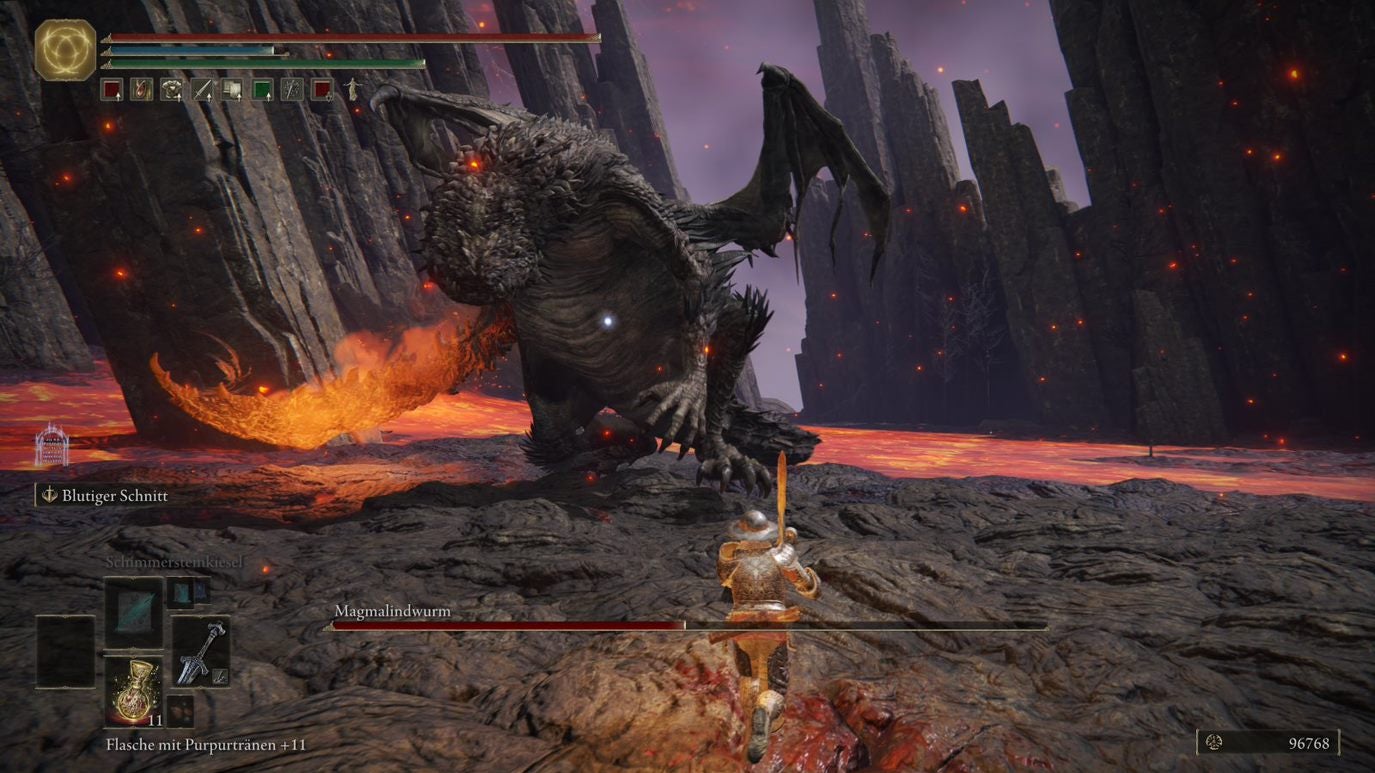1375x773 pixels.
Task: Click the green consumable square icon
Action: click(x=261, y=89)
